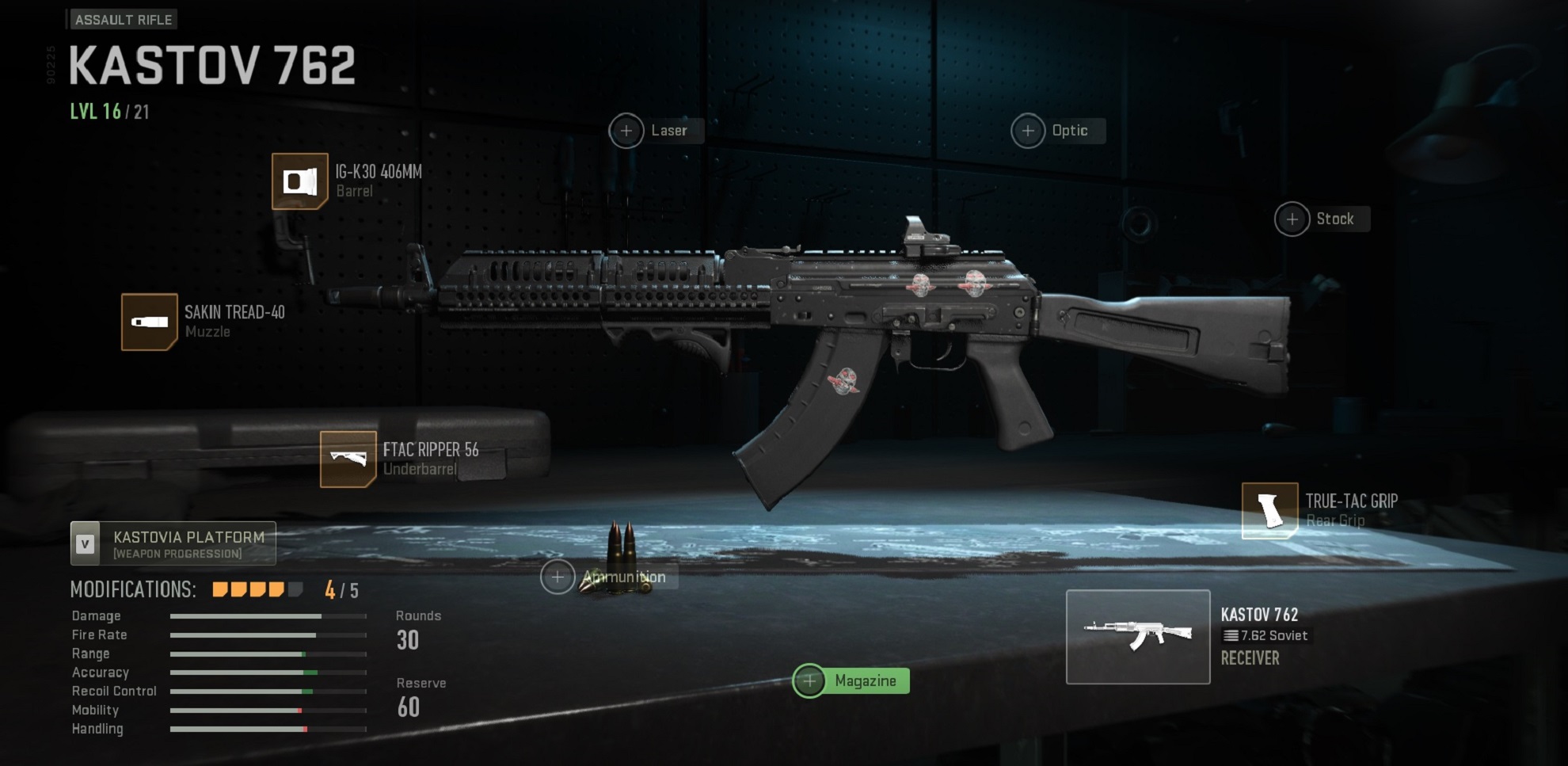The image size is (1568, 766).
Task: Select the Assault Rifle category label
Action: point(124,20)
